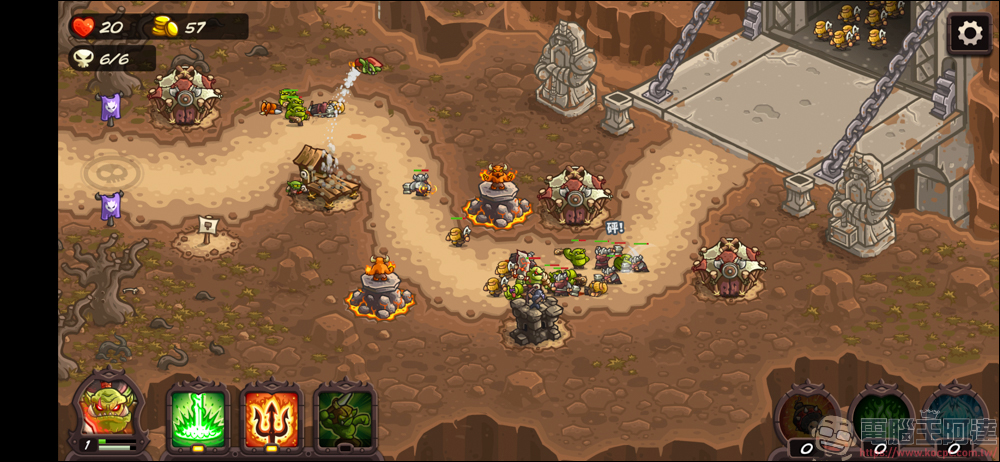Viewport: 1000px width, 462px height.
Task: Select the empty build plot with signpost
Action: (x=206, y=234)
